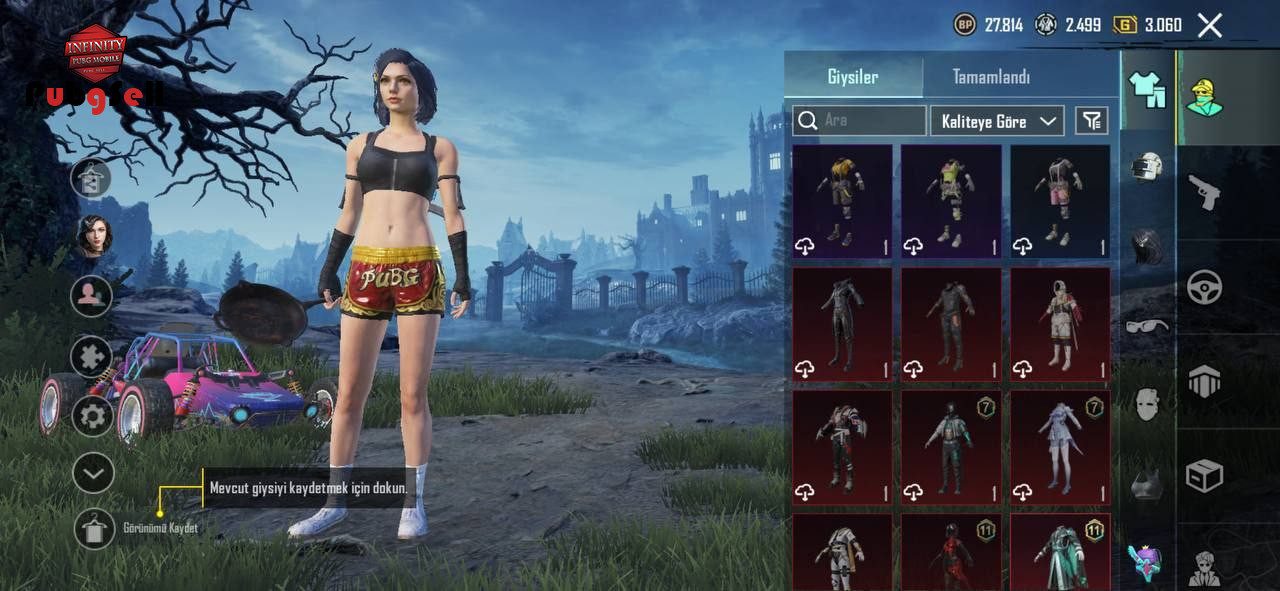The width and height of the screenshot is (1280, 591).
Task: Open the Kaliteye Göre sort dropdown
Action: (x=997, y=121)
